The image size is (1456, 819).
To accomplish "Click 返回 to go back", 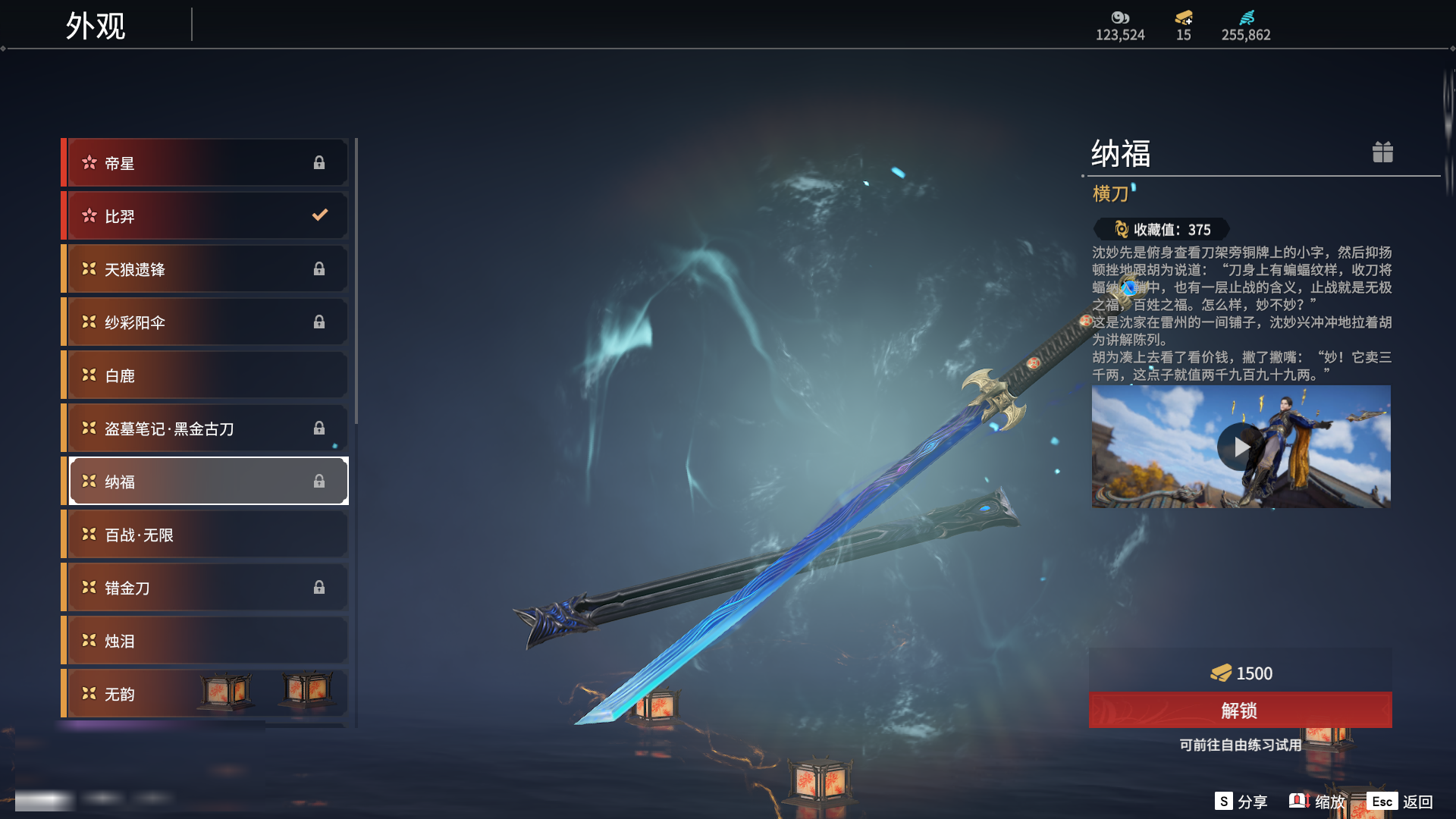I will [1401, 802].
